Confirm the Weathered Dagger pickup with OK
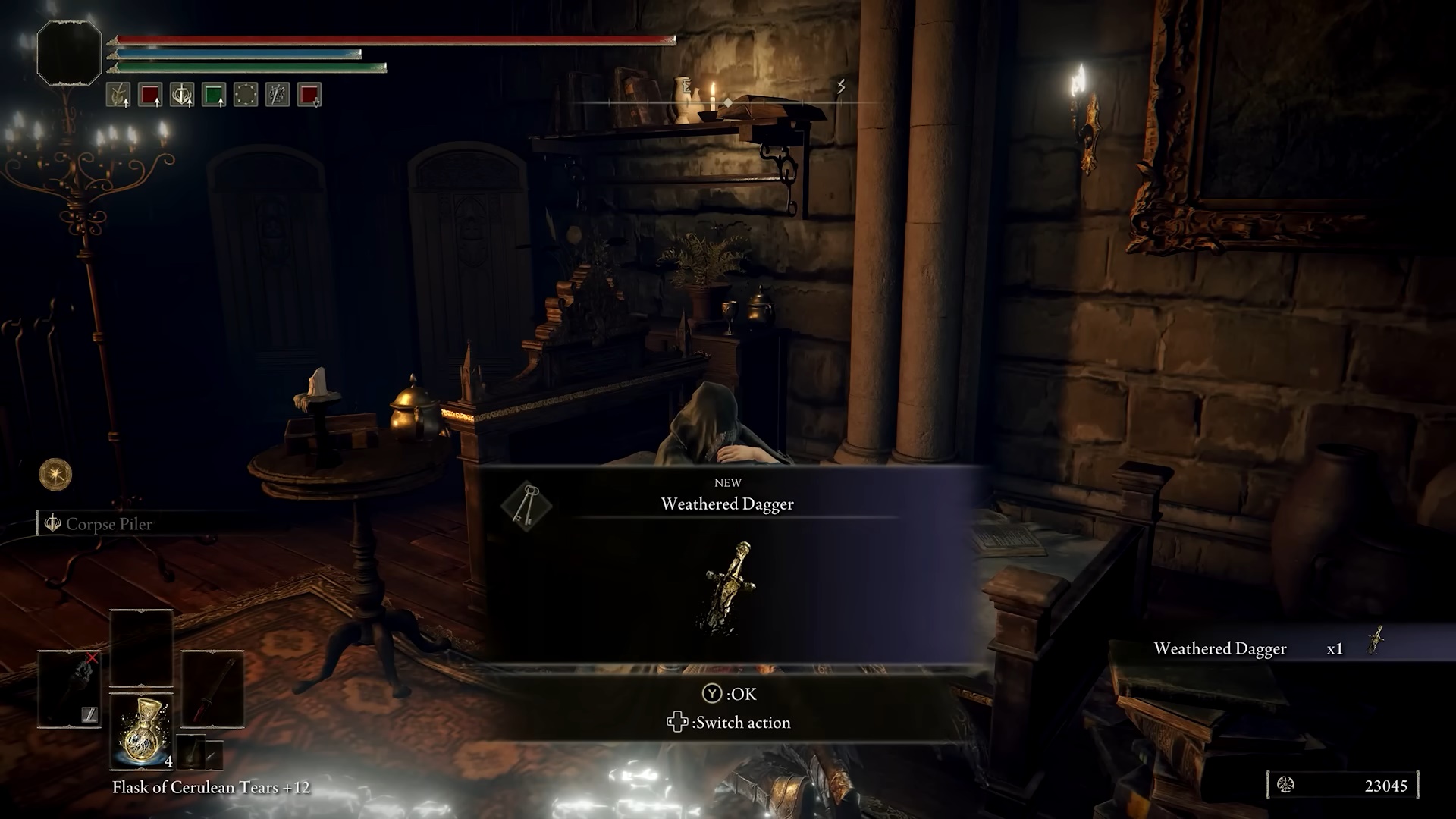Image resolution: width=1456 pixels, height=819 pixels. (729, 694)
